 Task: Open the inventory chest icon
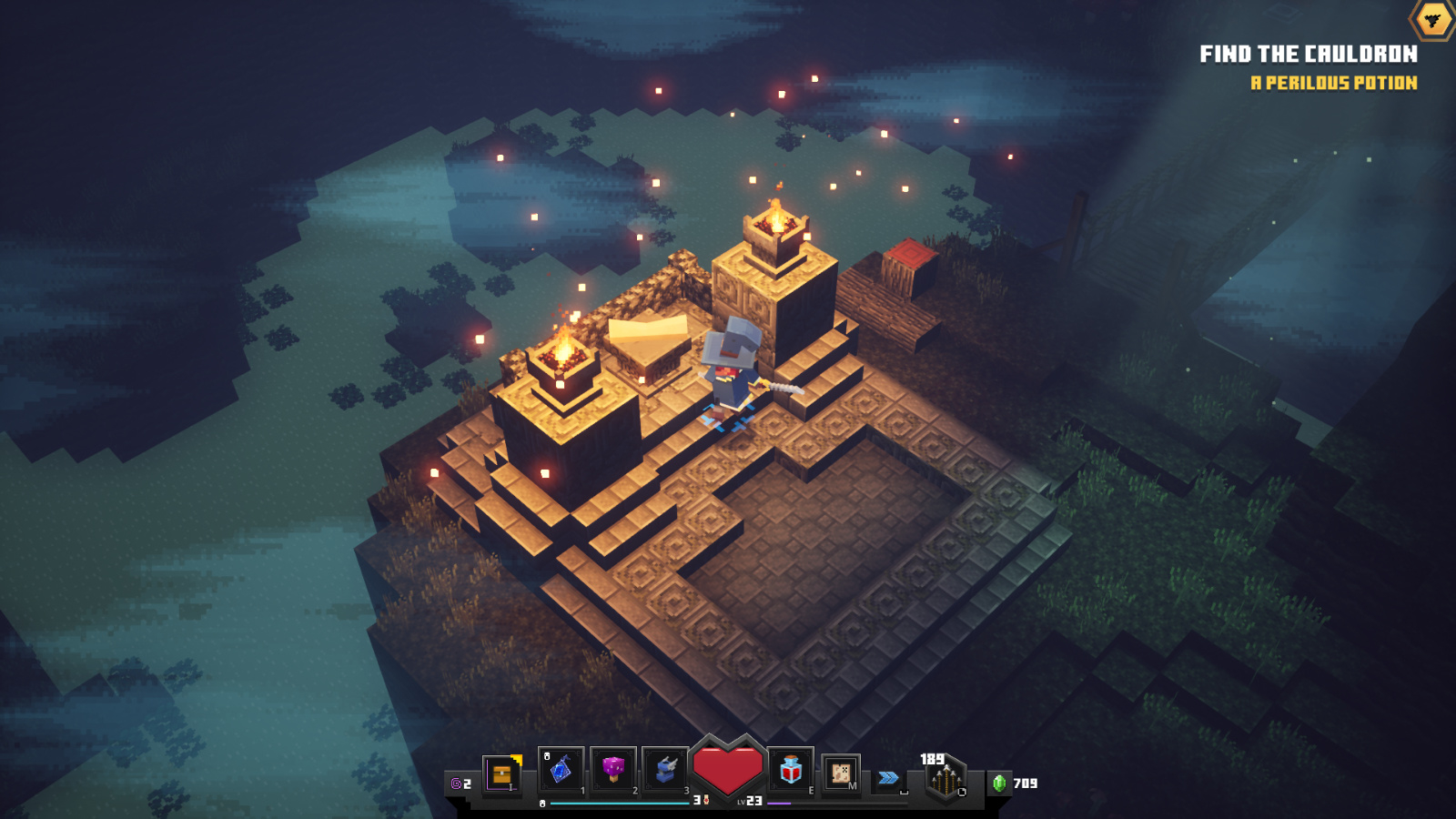[501, 774]
